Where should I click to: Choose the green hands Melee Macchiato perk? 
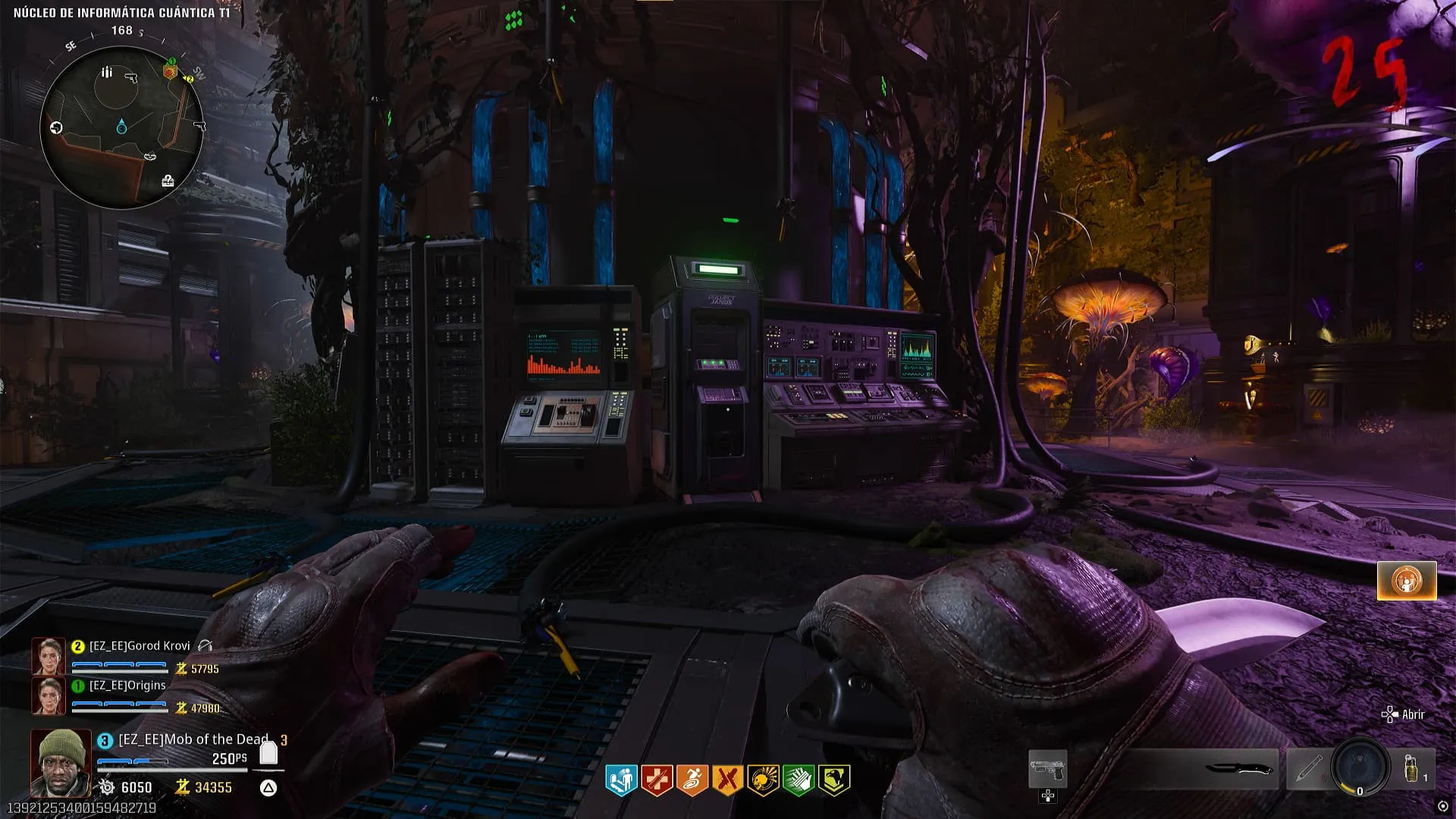(798, 780)
